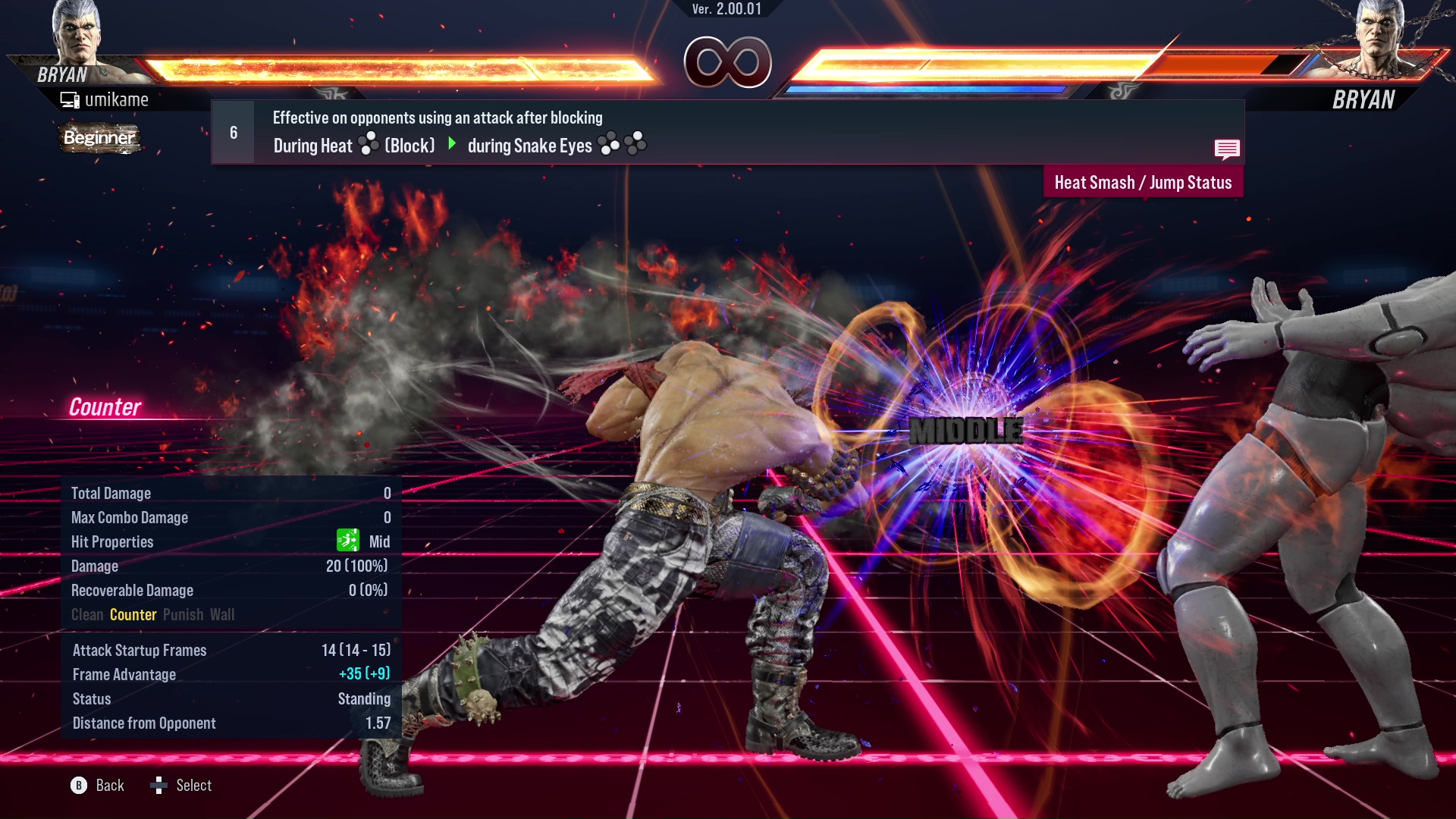Toggle the Wall indicator in the damage panel
The image size is (1456, 819).
click(224, 614)
